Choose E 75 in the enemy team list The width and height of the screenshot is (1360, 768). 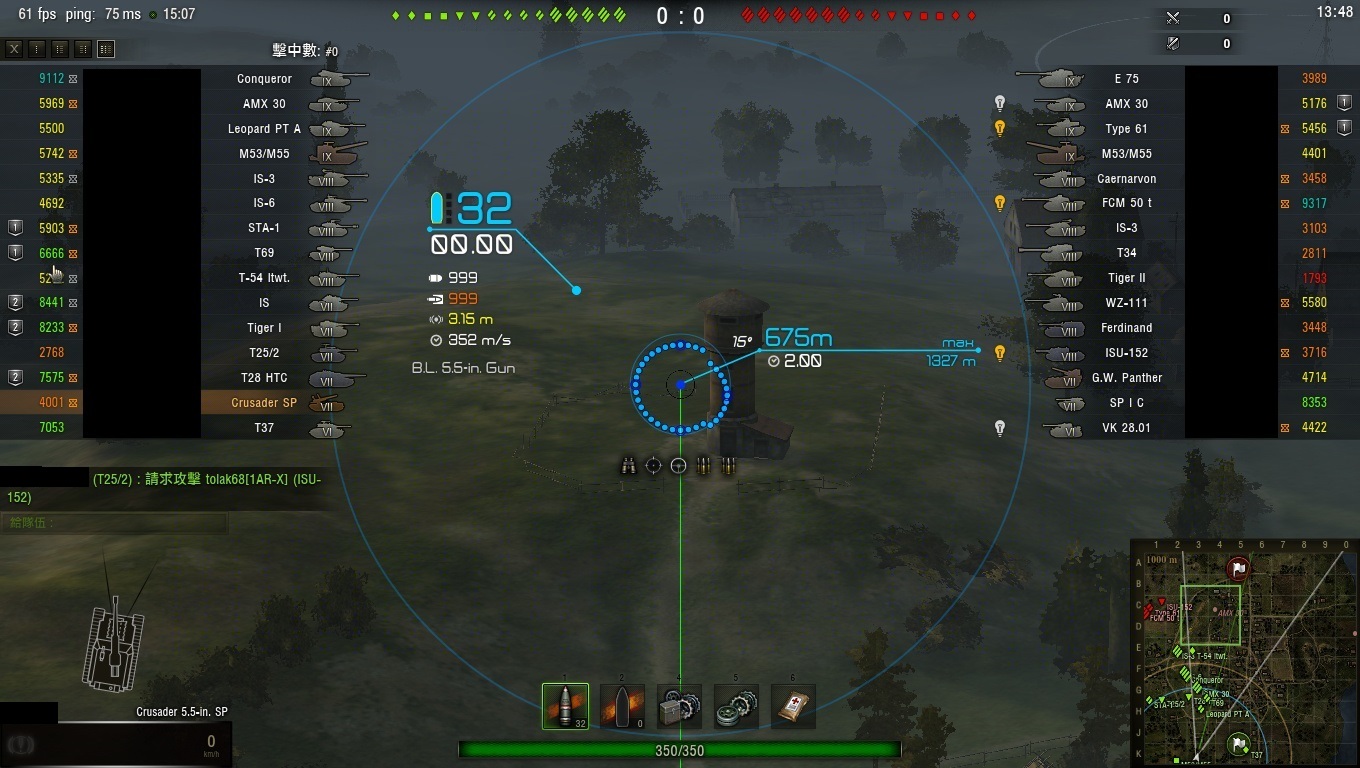1126,79
